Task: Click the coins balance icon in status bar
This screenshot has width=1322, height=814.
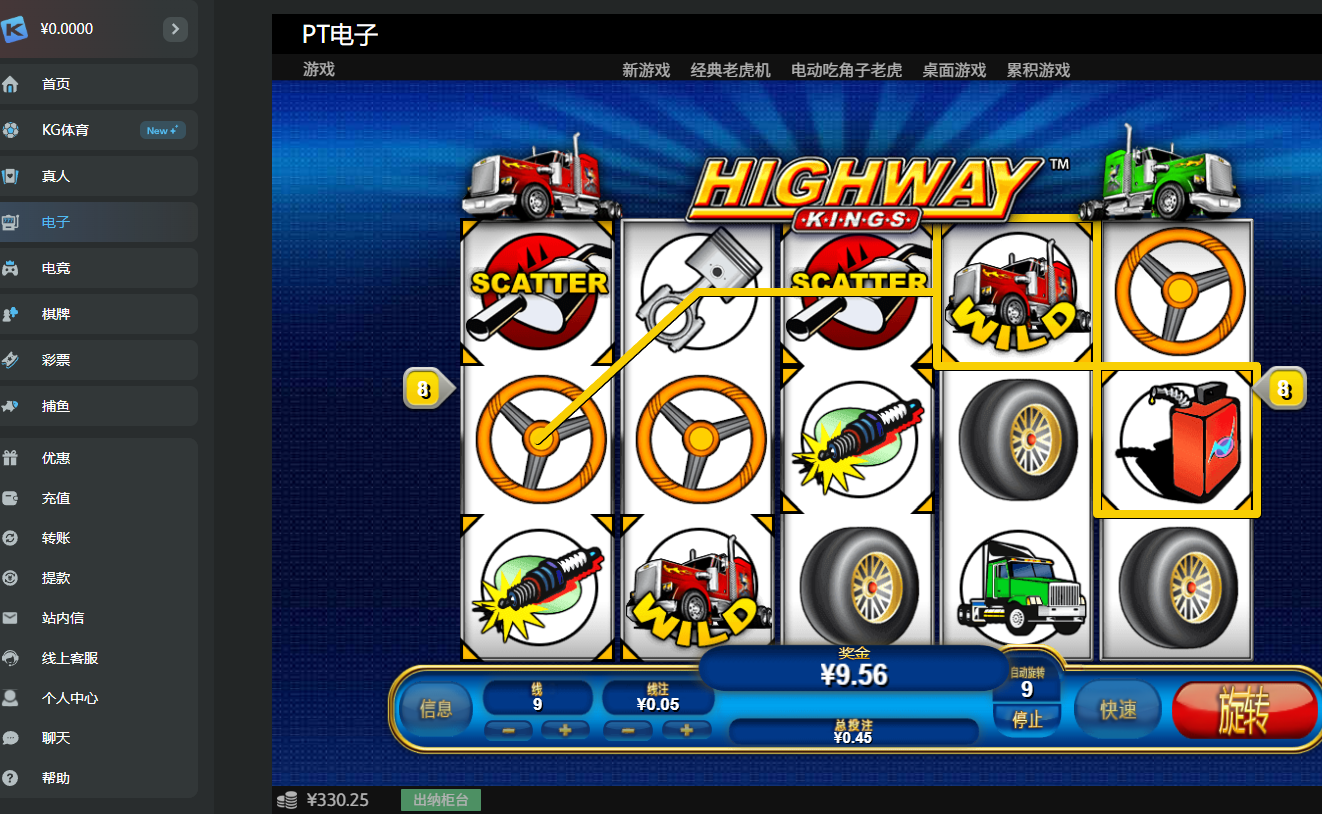Action: [x=289, y=799]
